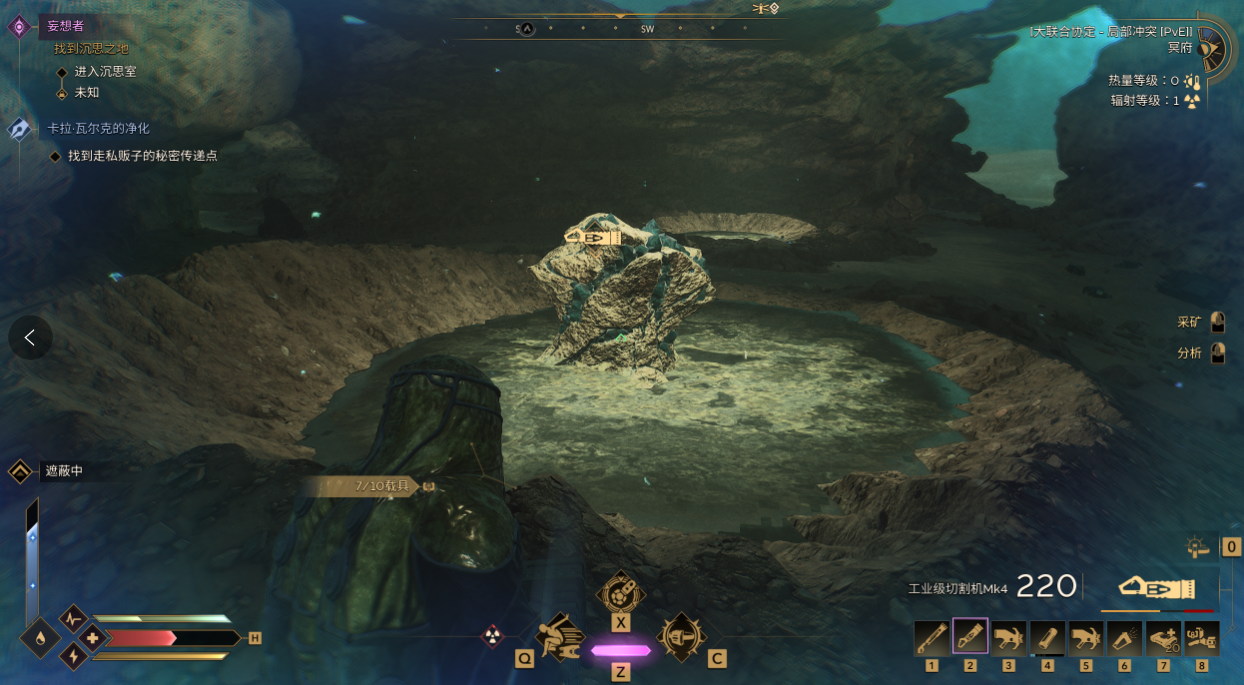This screenshot has height=685, width=1244.
Task: Click the 7/10 载具 vehicle marker
Action: click(382, 486)
